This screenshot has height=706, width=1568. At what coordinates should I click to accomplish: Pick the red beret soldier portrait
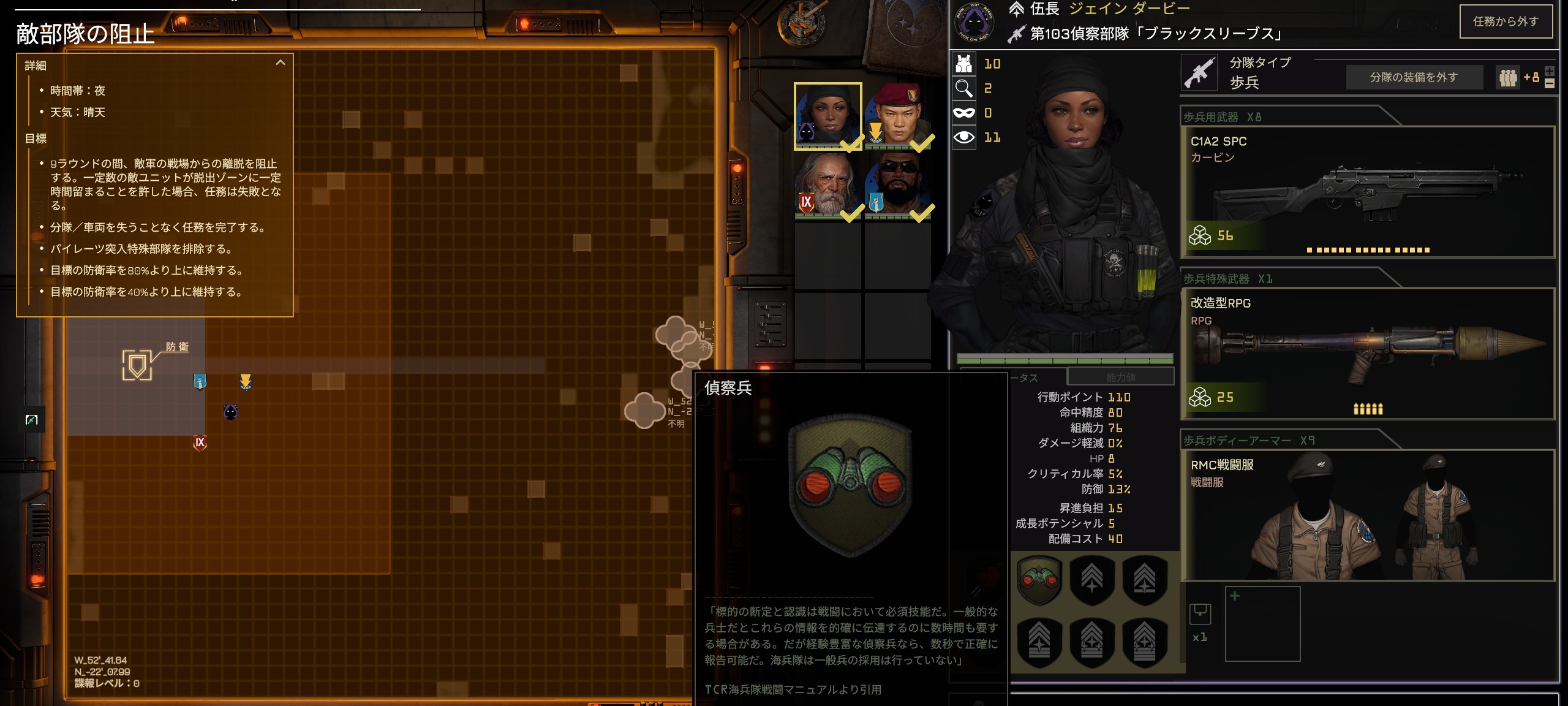point(898,116)
